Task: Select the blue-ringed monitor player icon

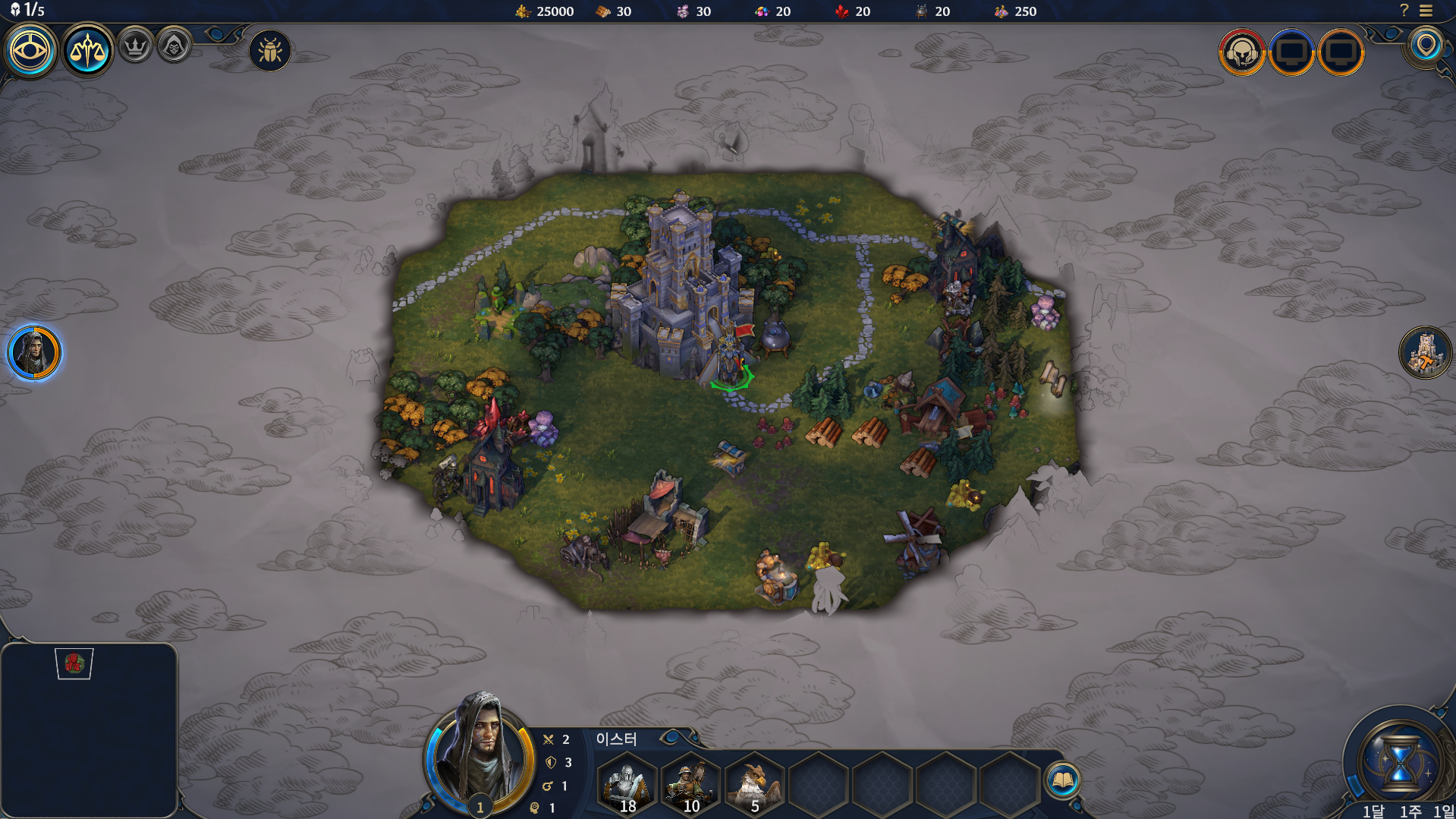Action: 1291,52
